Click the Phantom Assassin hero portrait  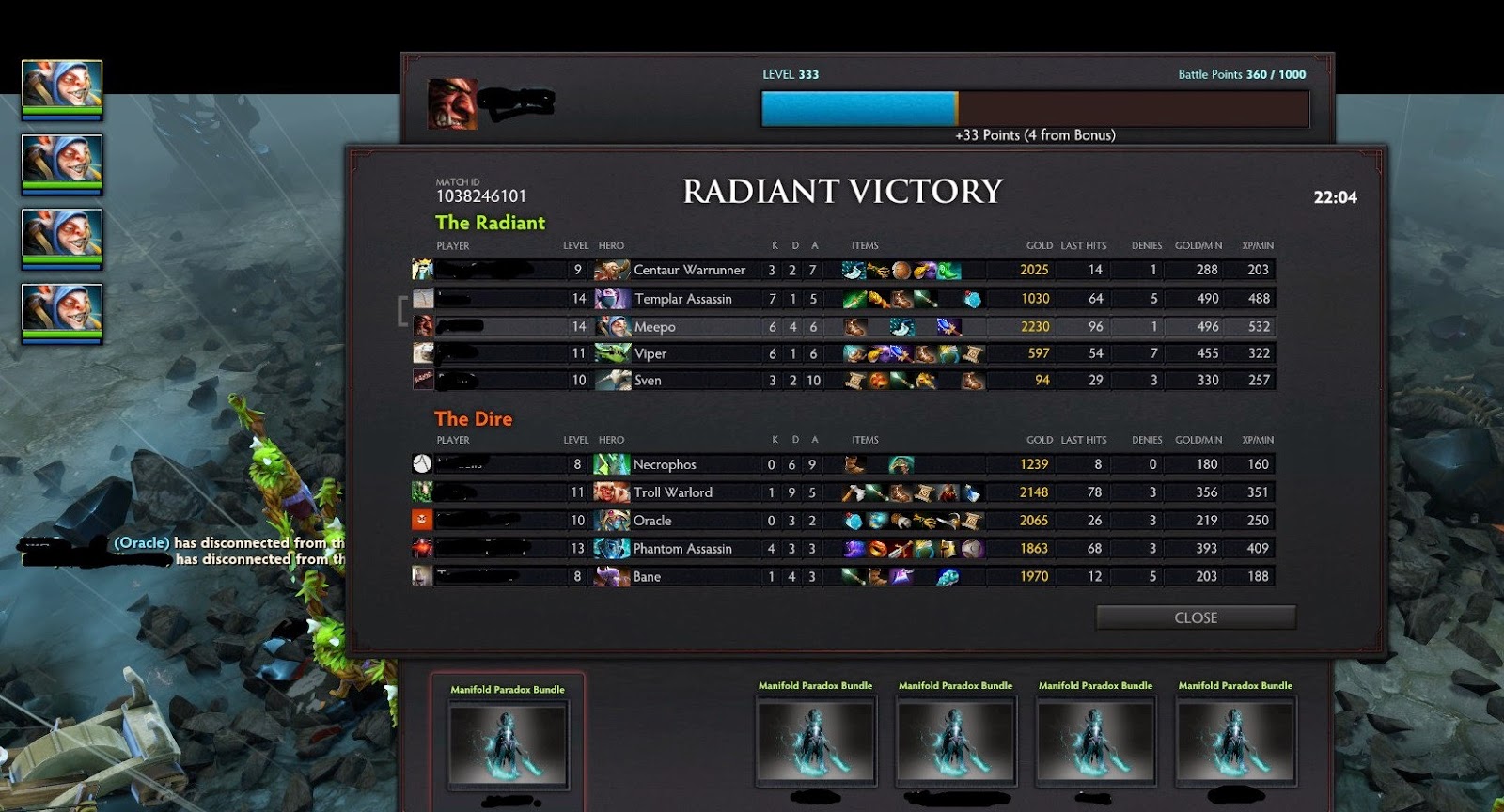[612, 549]
